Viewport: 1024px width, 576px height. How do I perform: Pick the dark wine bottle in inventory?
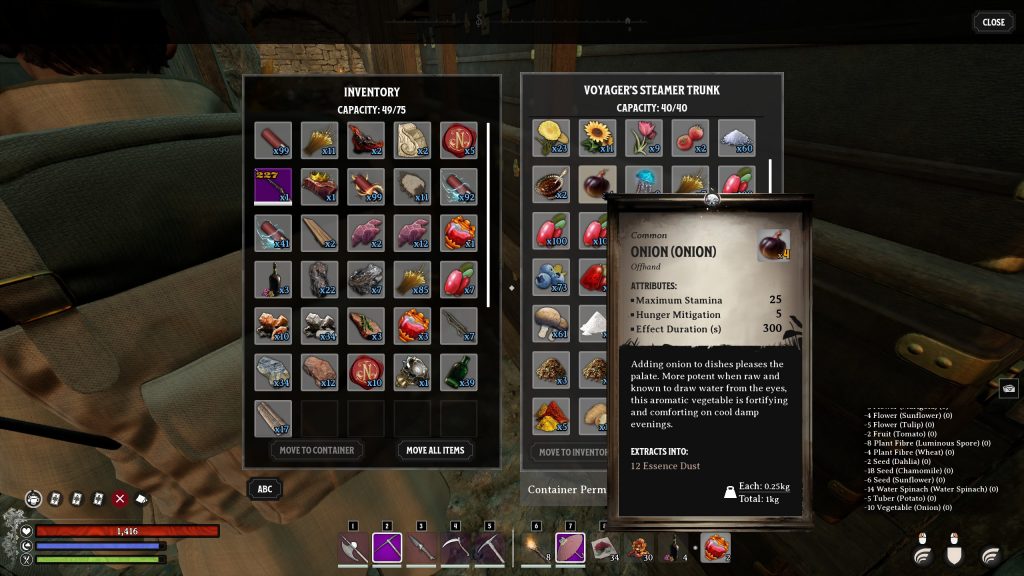point(273,278)
